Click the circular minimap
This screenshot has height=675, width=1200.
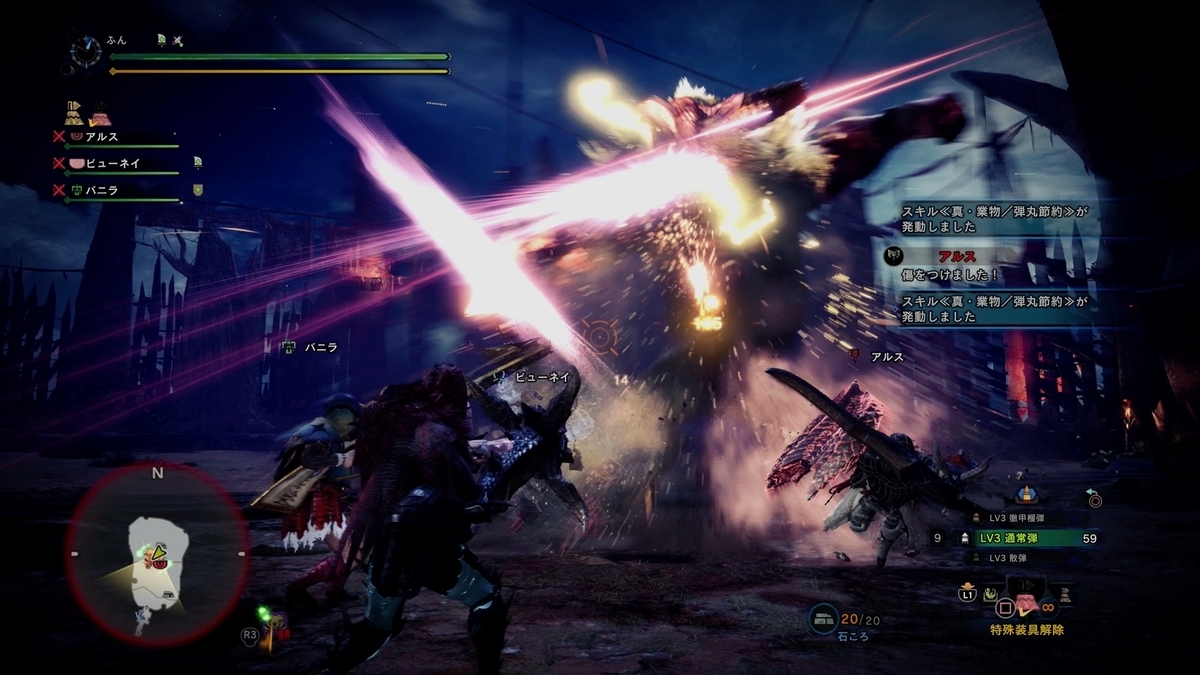coord(157,553)
